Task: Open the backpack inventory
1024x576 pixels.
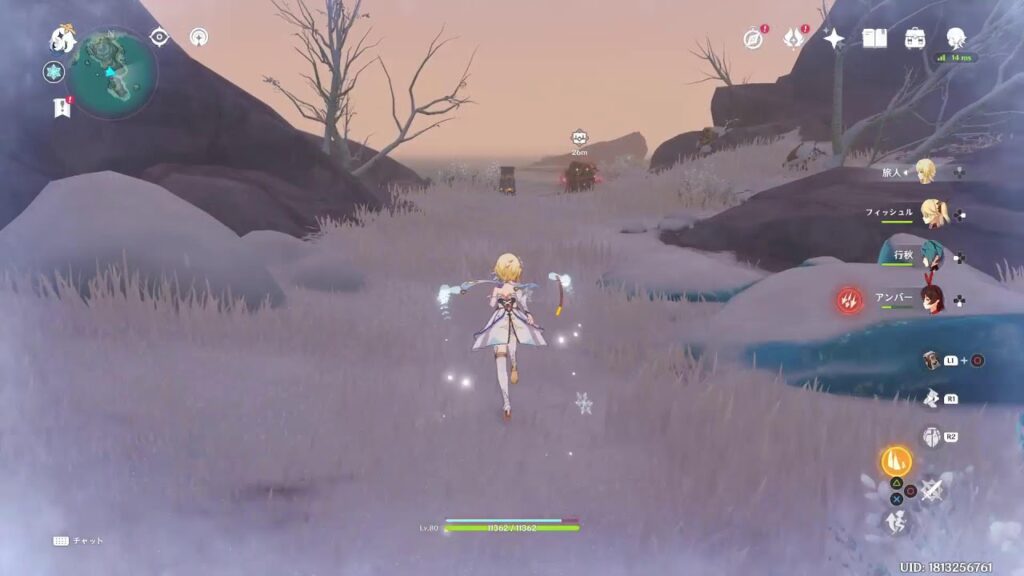Action: click(915, 38)
